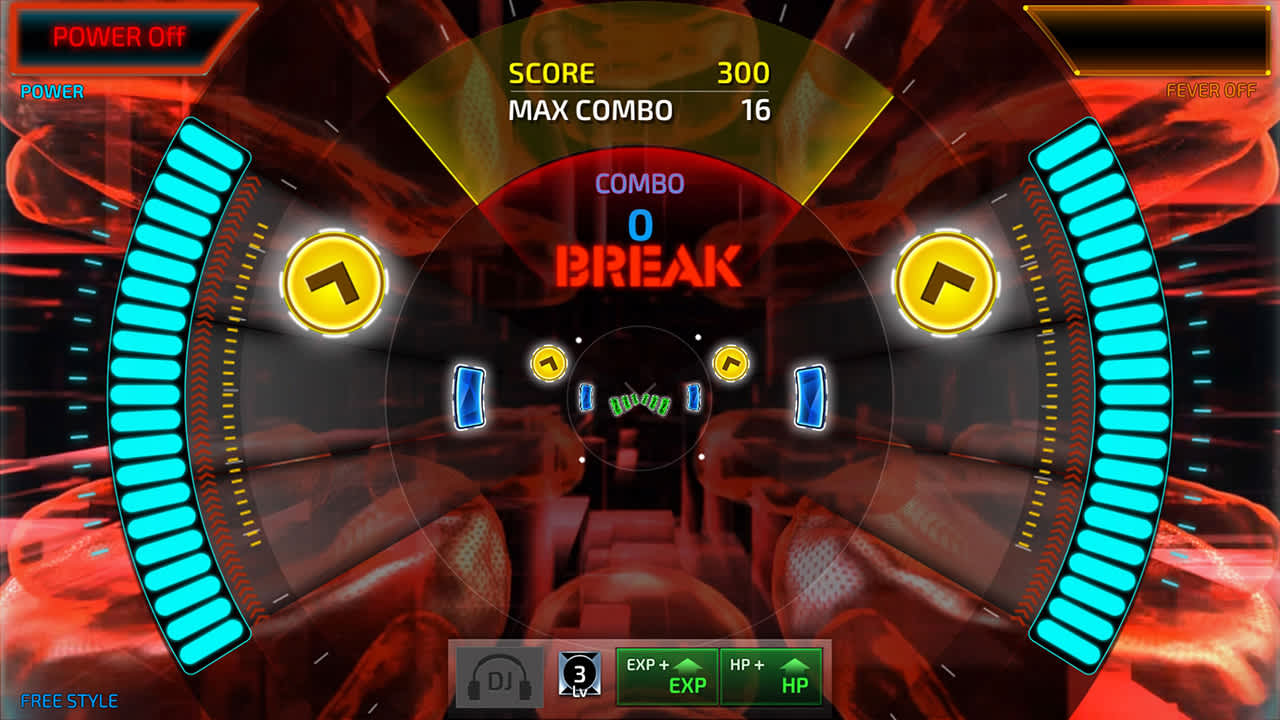Viewport: 1280px width, 720px height.
Task: Enable the FEVER OFF mode indicator
Action: coord(1211,90)
